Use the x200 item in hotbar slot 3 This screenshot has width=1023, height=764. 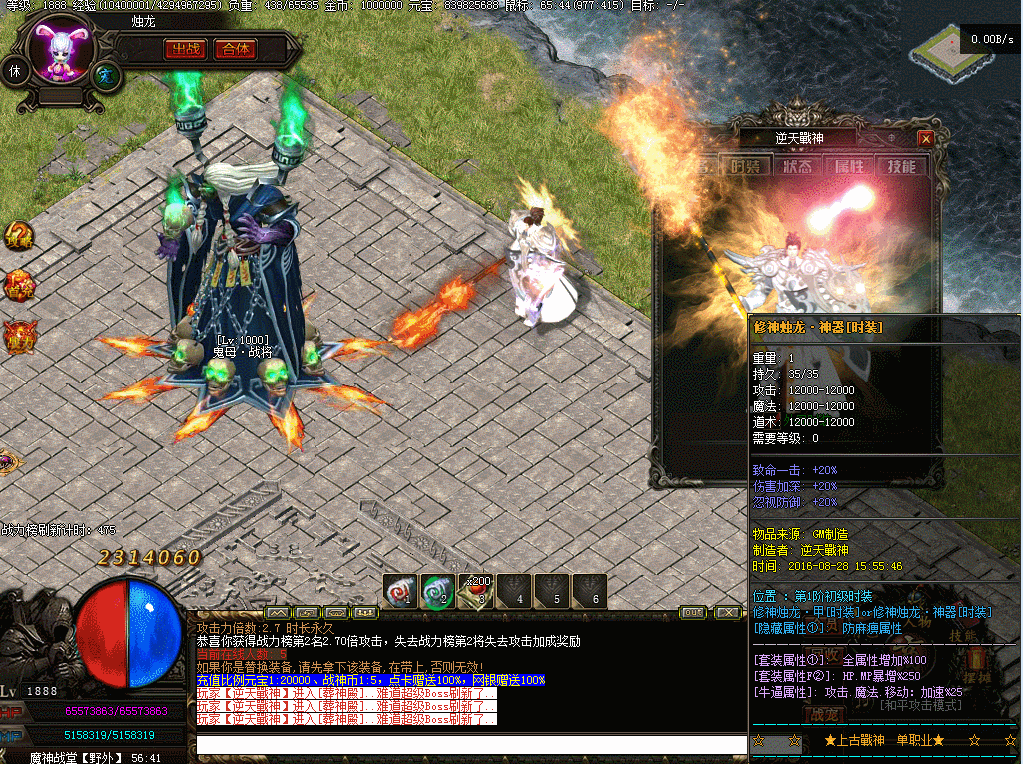[x=476, y=590]
